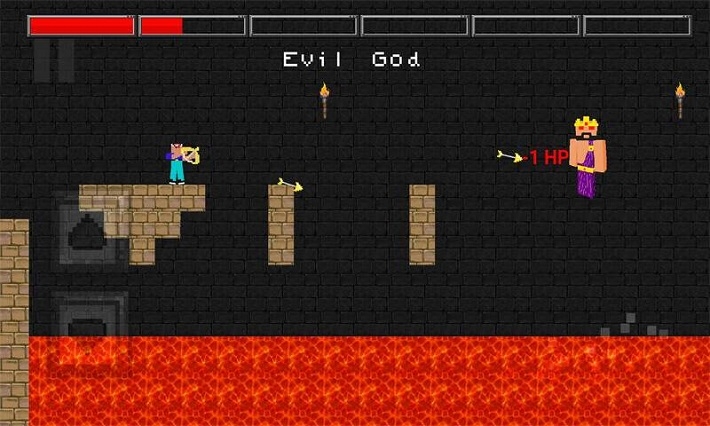Screen dimensions: 710x426
Task: Pause the game with the pause icon
Action: [x=54, y=61]
